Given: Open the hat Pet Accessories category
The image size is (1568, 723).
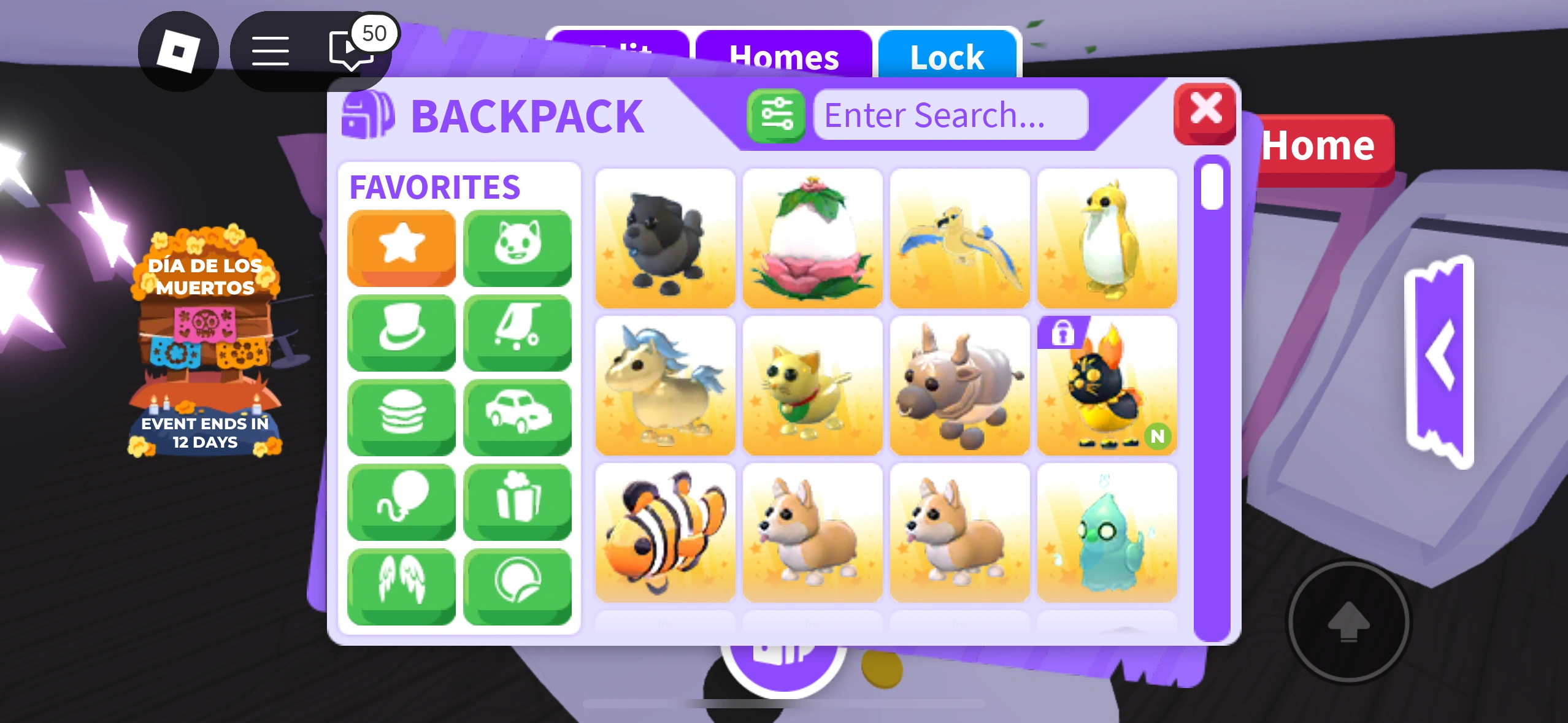Looking at the screenshot, I should tap(402, 331).
